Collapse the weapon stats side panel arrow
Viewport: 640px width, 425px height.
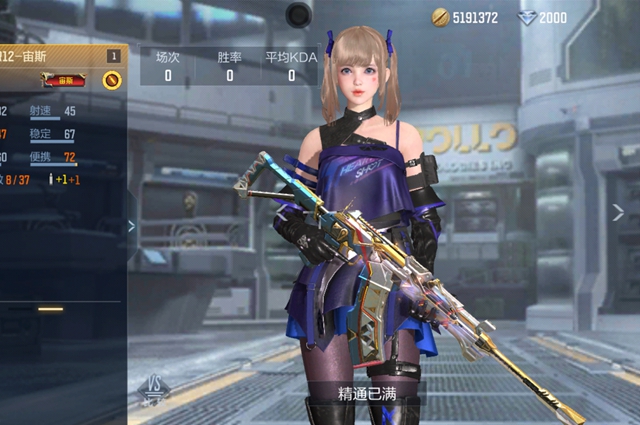(131, 226)
